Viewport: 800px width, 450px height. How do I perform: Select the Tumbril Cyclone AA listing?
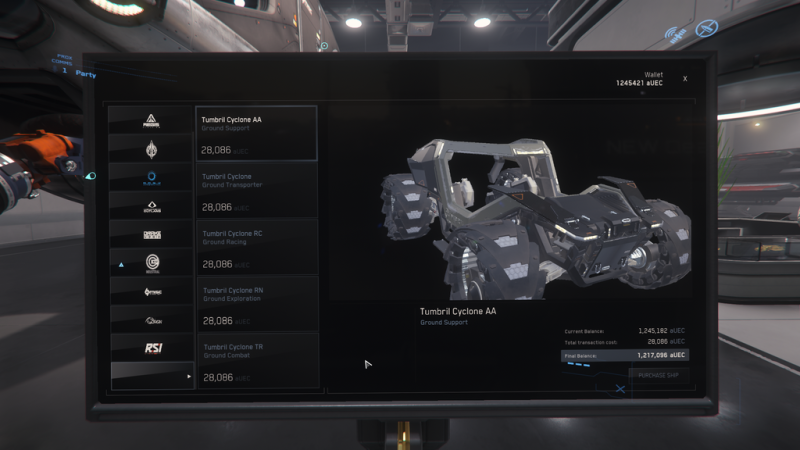click(x=256, y=133)
